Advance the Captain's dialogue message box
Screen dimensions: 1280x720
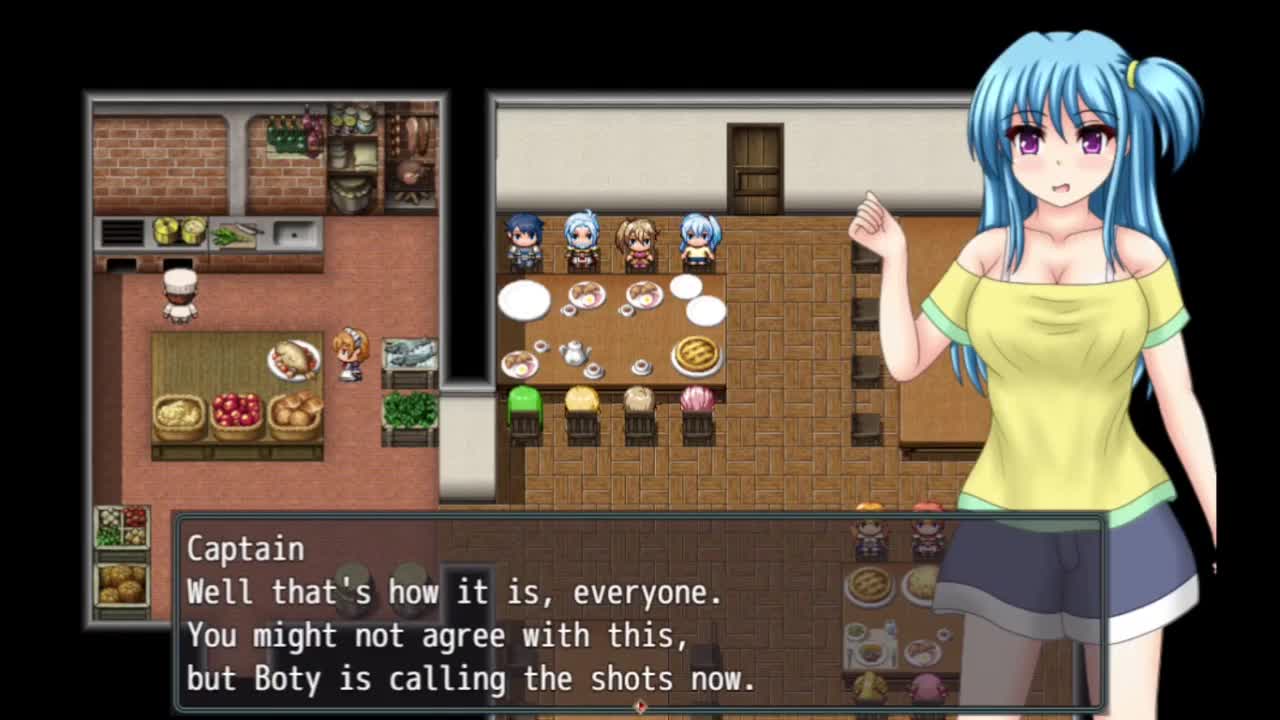click(x=640, y=612)
